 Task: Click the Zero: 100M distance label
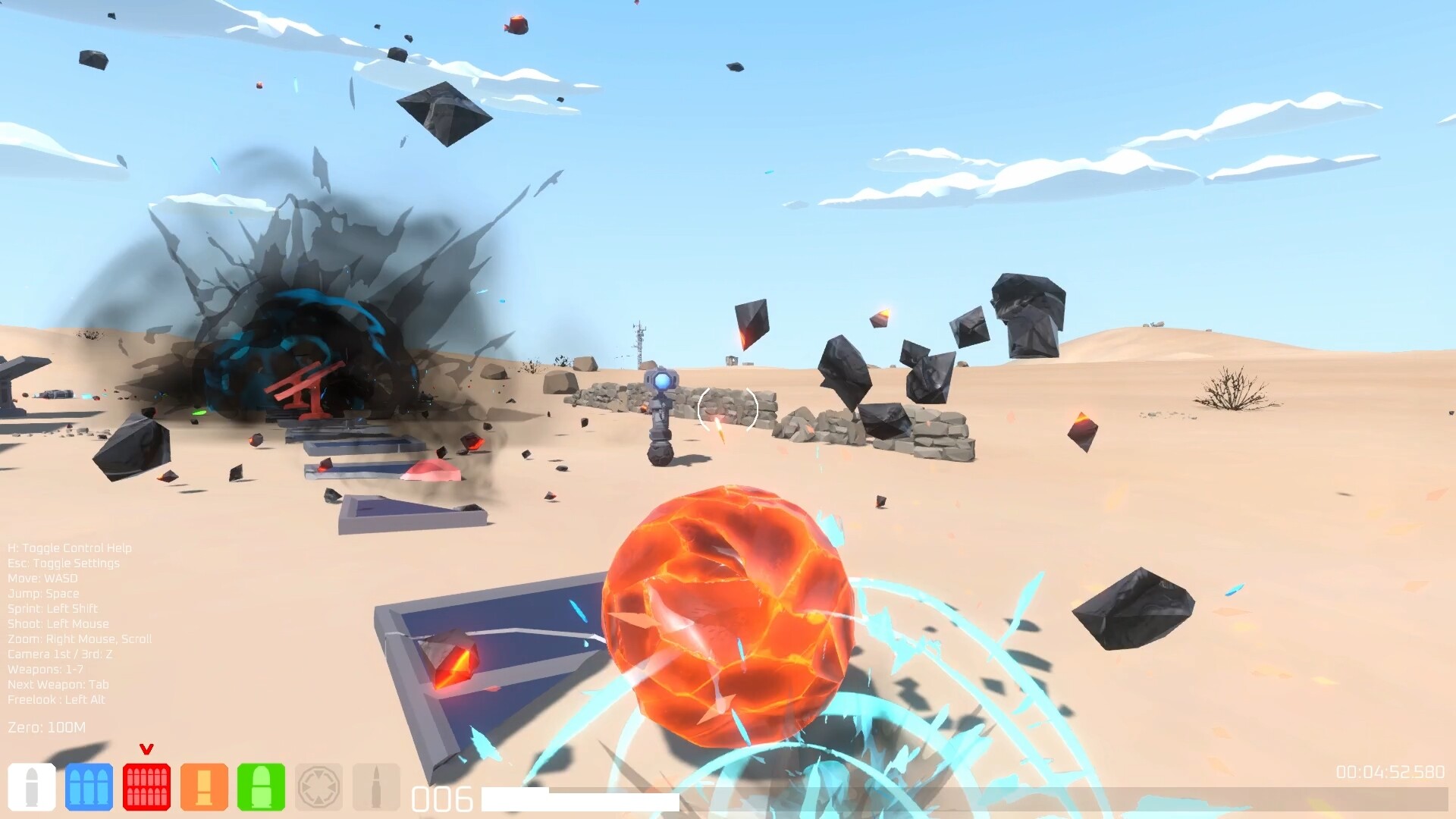point(46,726)
